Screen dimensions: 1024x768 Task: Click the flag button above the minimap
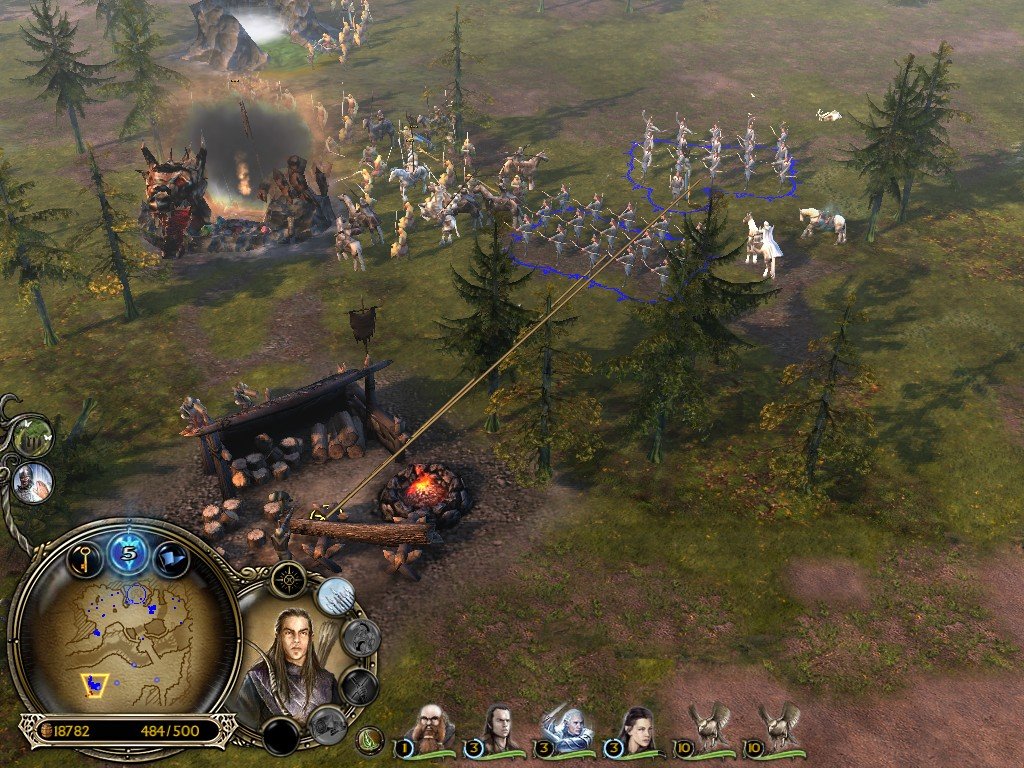point(171,557)
